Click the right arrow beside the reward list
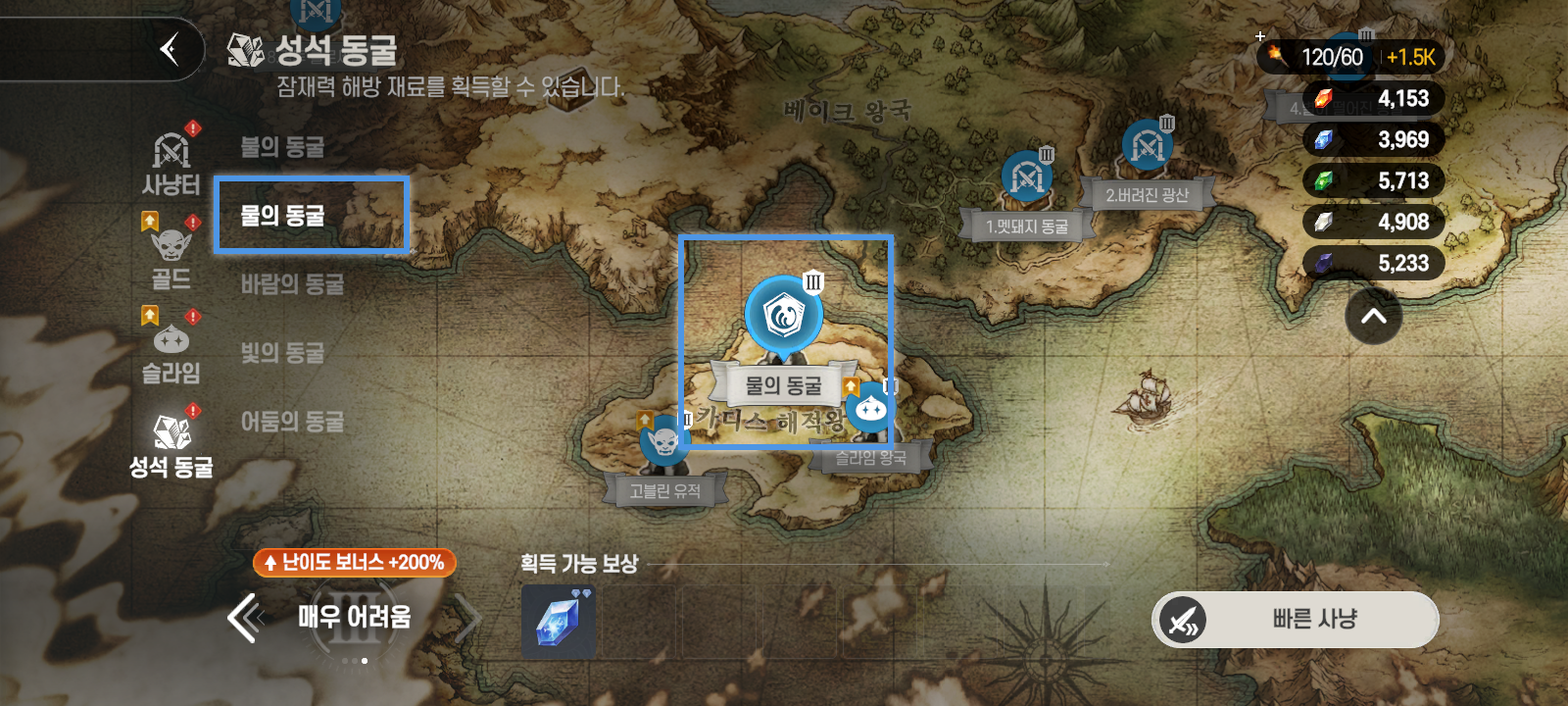Viewport: 1568px width, 706px height. [468, 618]
